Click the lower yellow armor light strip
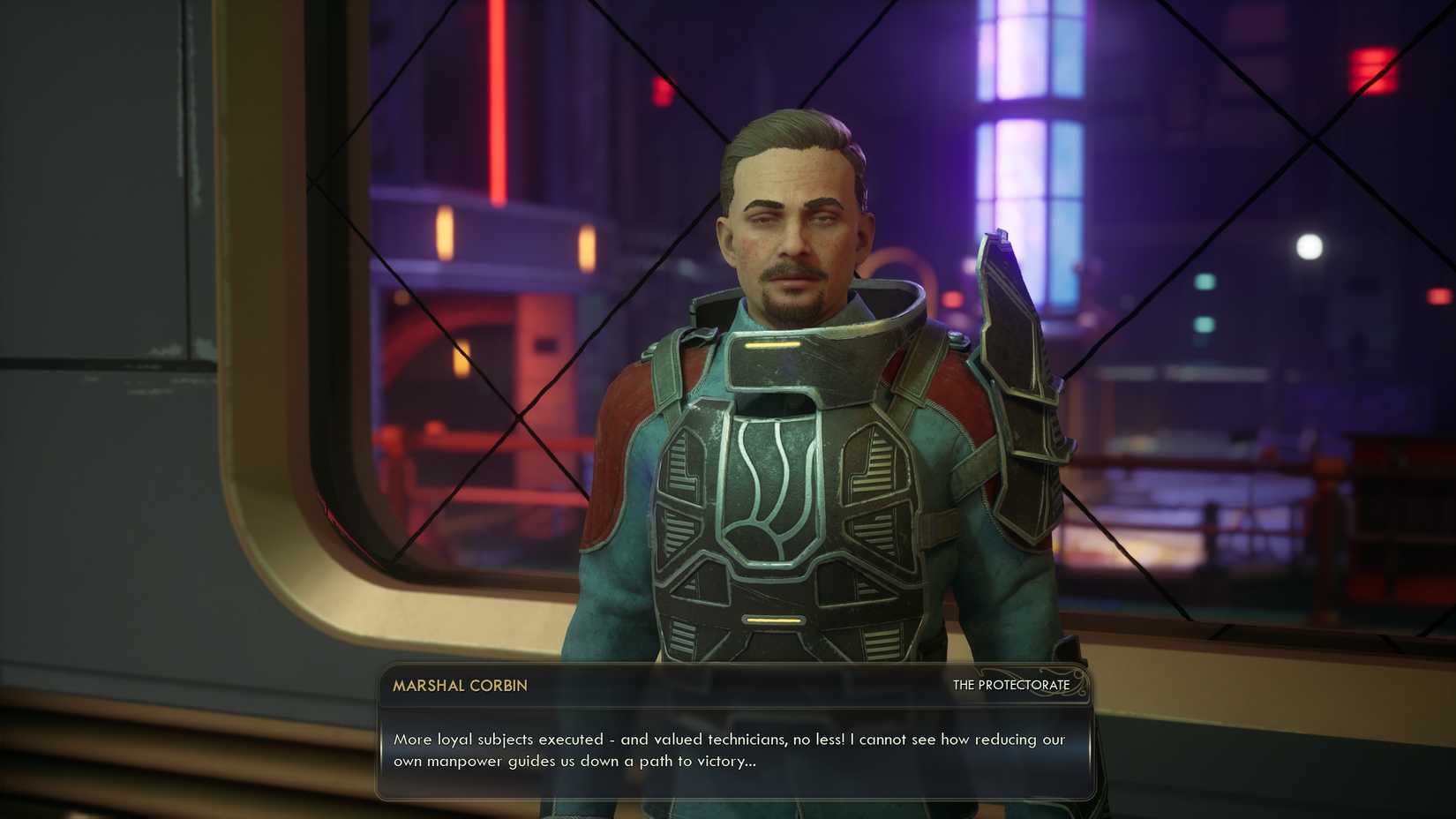Screen dimensions: 1456x819 [773, 621]
